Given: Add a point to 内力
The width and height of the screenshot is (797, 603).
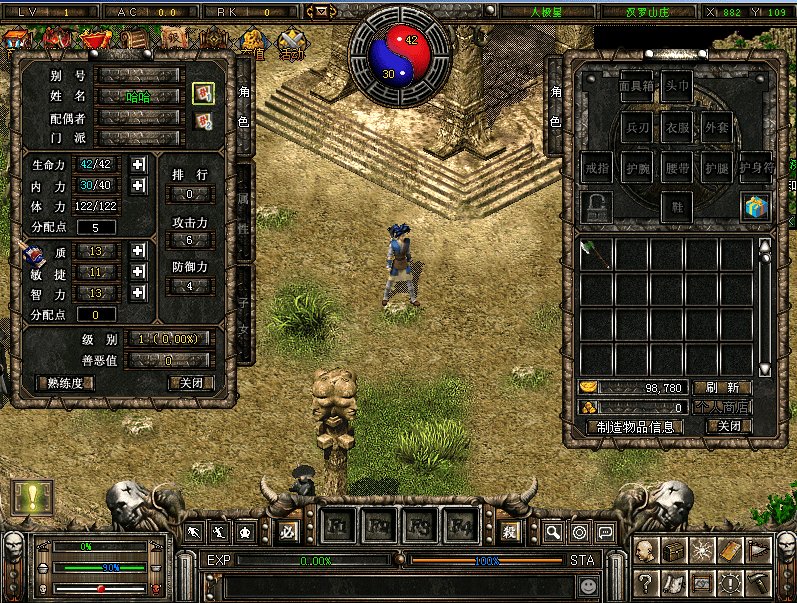Looking at the screenshot, I should click(139, 185).
